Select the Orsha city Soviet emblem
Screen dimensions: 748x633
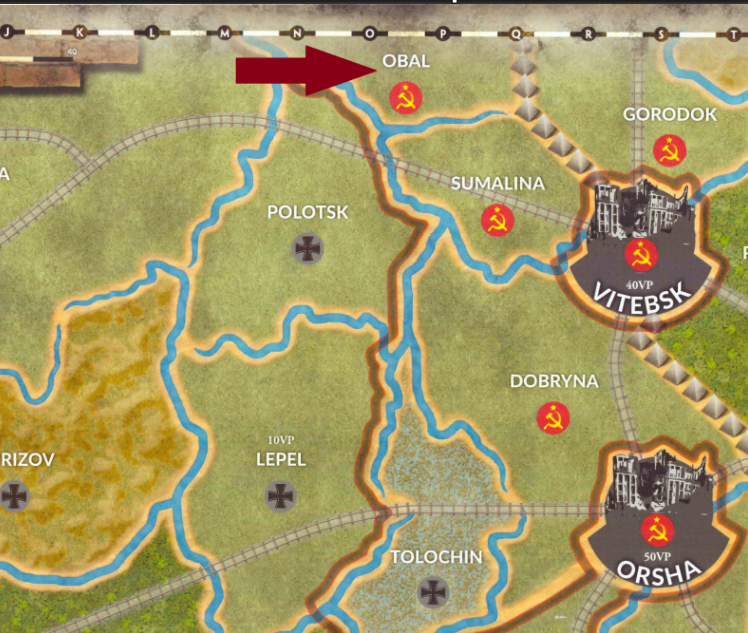click(x=657, y=531)
